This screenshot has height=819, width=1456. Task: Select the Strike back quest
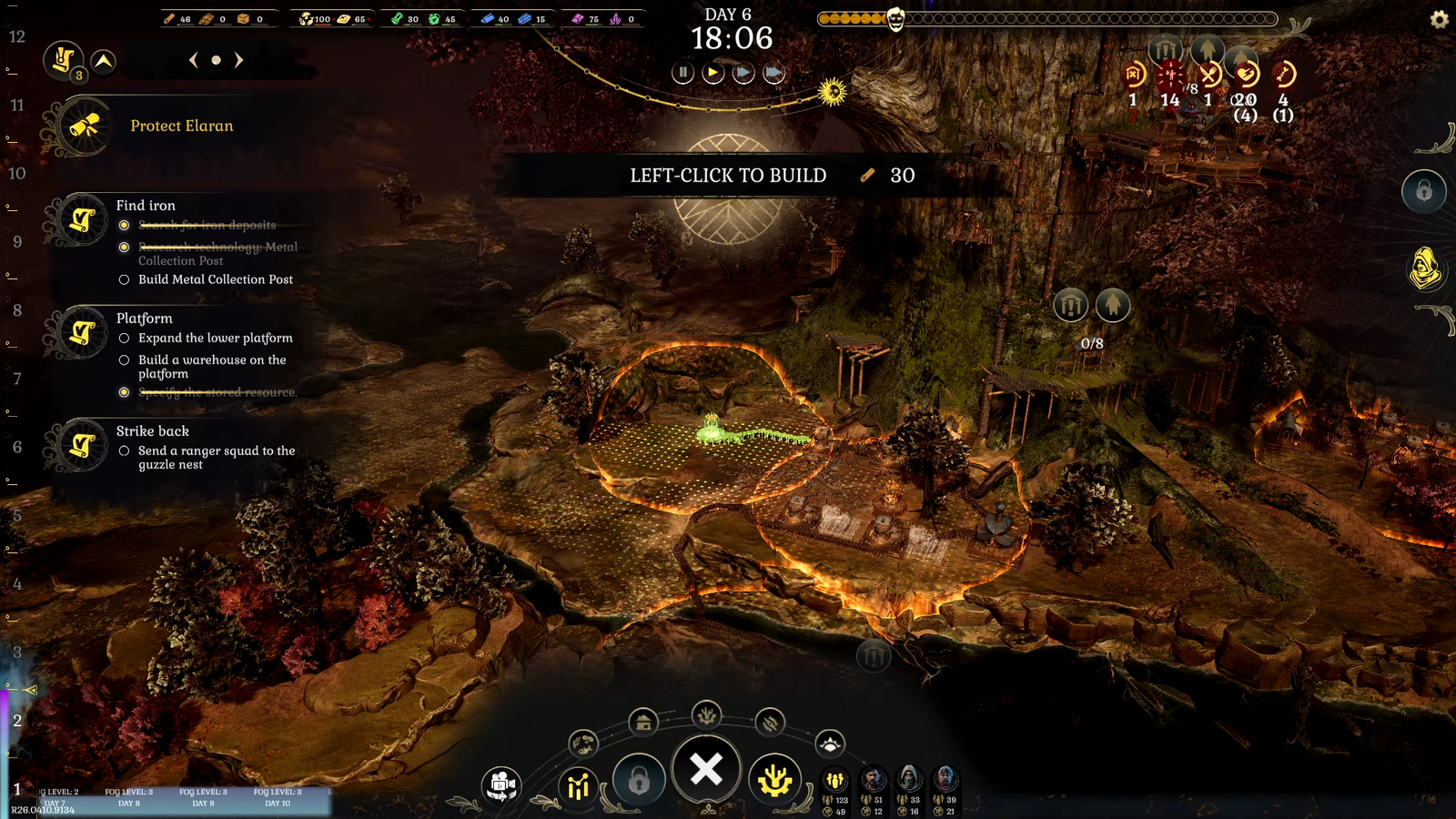point(152,431)
